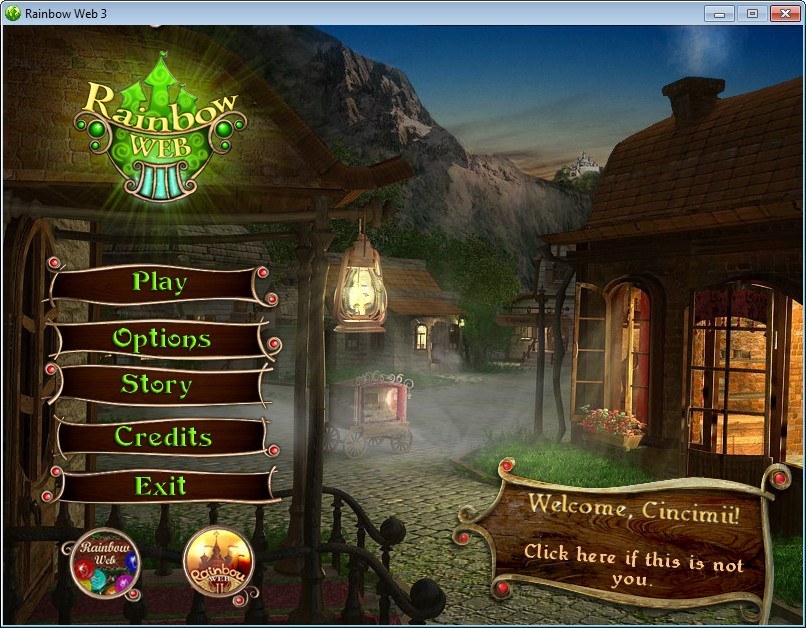The image size is (806, 628).
Task: View the Story entry
Action: pos(157,384)
